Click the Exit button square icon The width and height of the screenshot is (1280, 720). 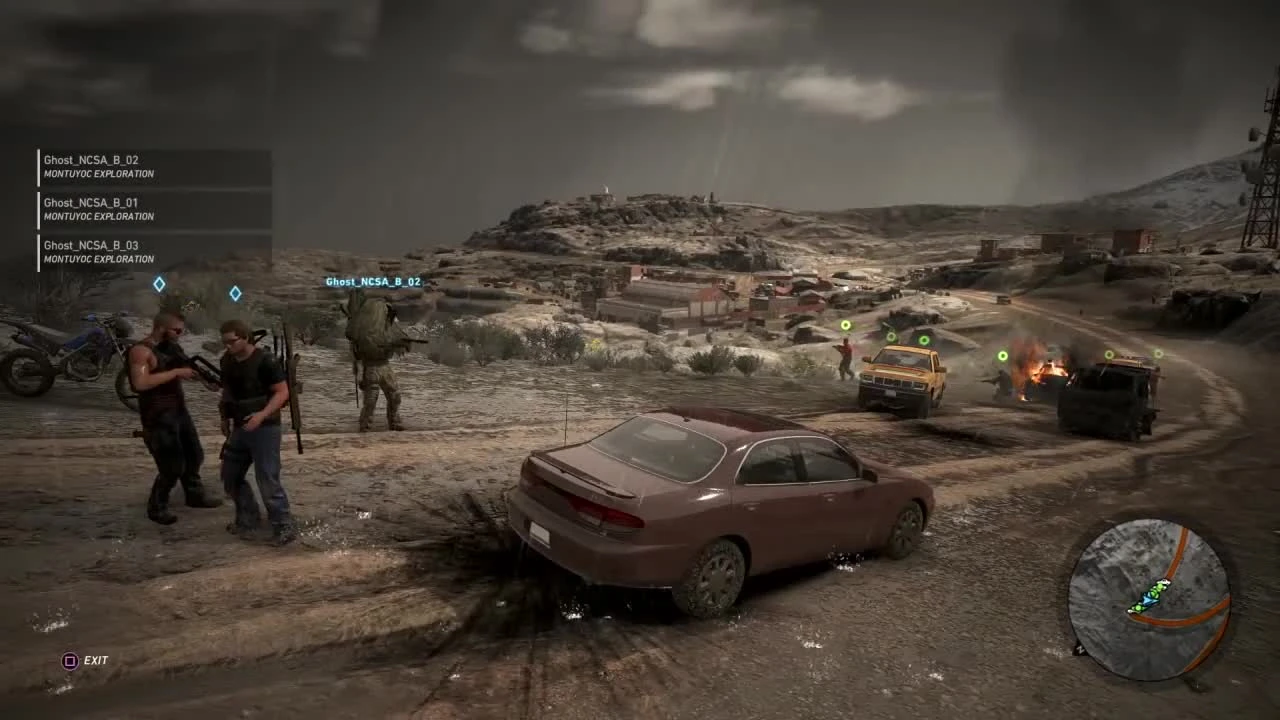pos(70,660)
